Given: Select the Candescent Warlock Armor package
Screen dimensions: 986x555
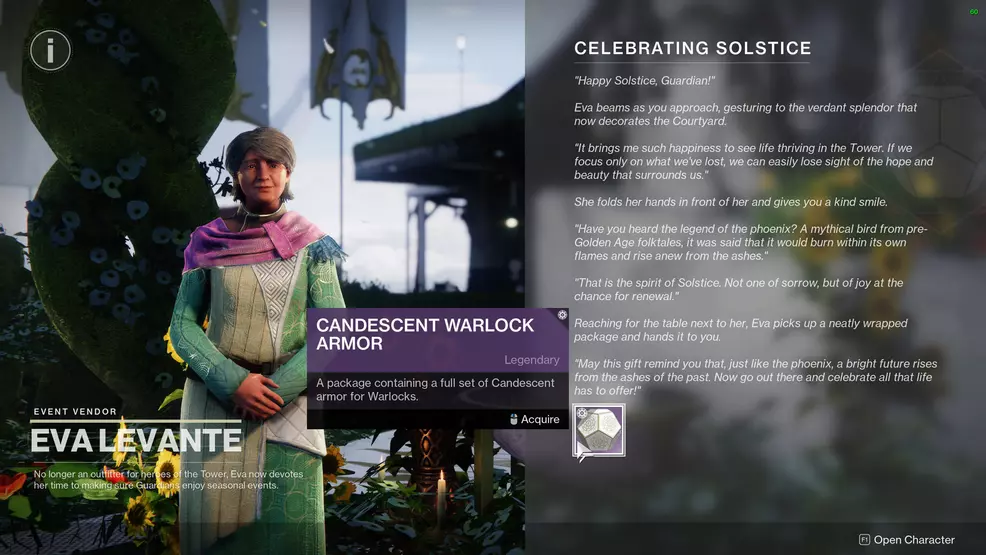Looking at the screenshot, I should click(x=599, y=431).
